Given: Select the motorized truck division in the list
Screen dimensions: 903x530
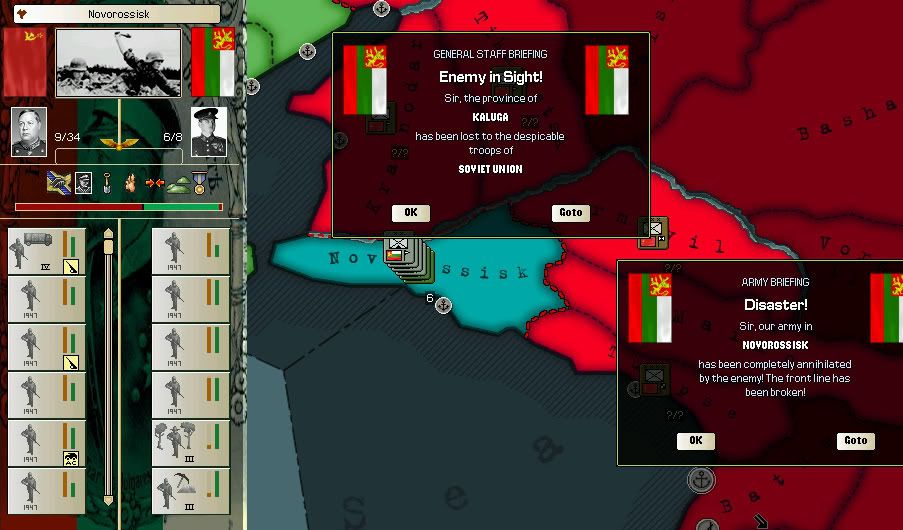Looking at the screenshot, I should click(x=44, y=251).
